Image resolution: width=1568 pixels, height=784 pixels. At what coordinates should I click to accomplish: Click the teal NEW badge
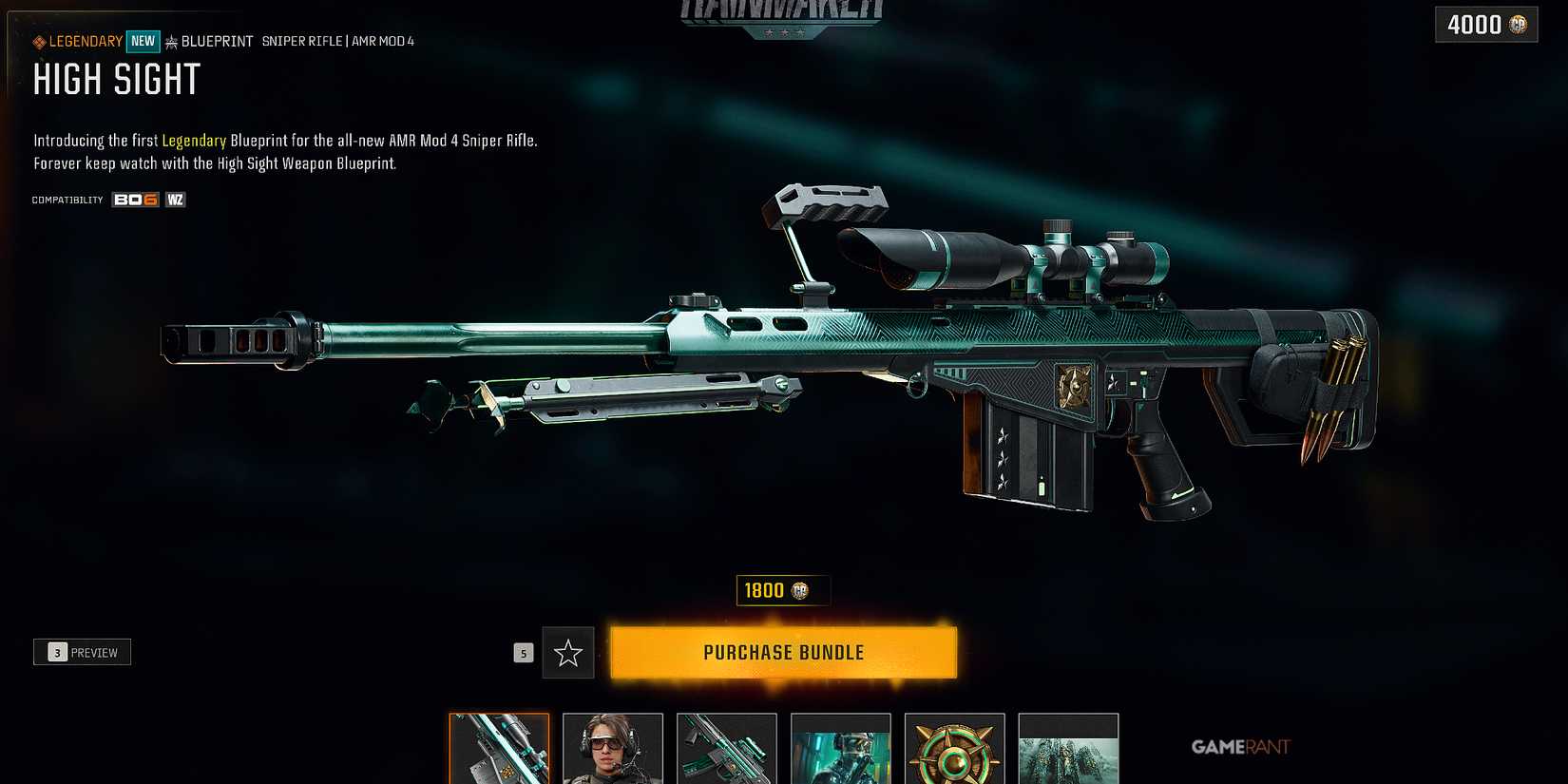click(x=143, y=41)
